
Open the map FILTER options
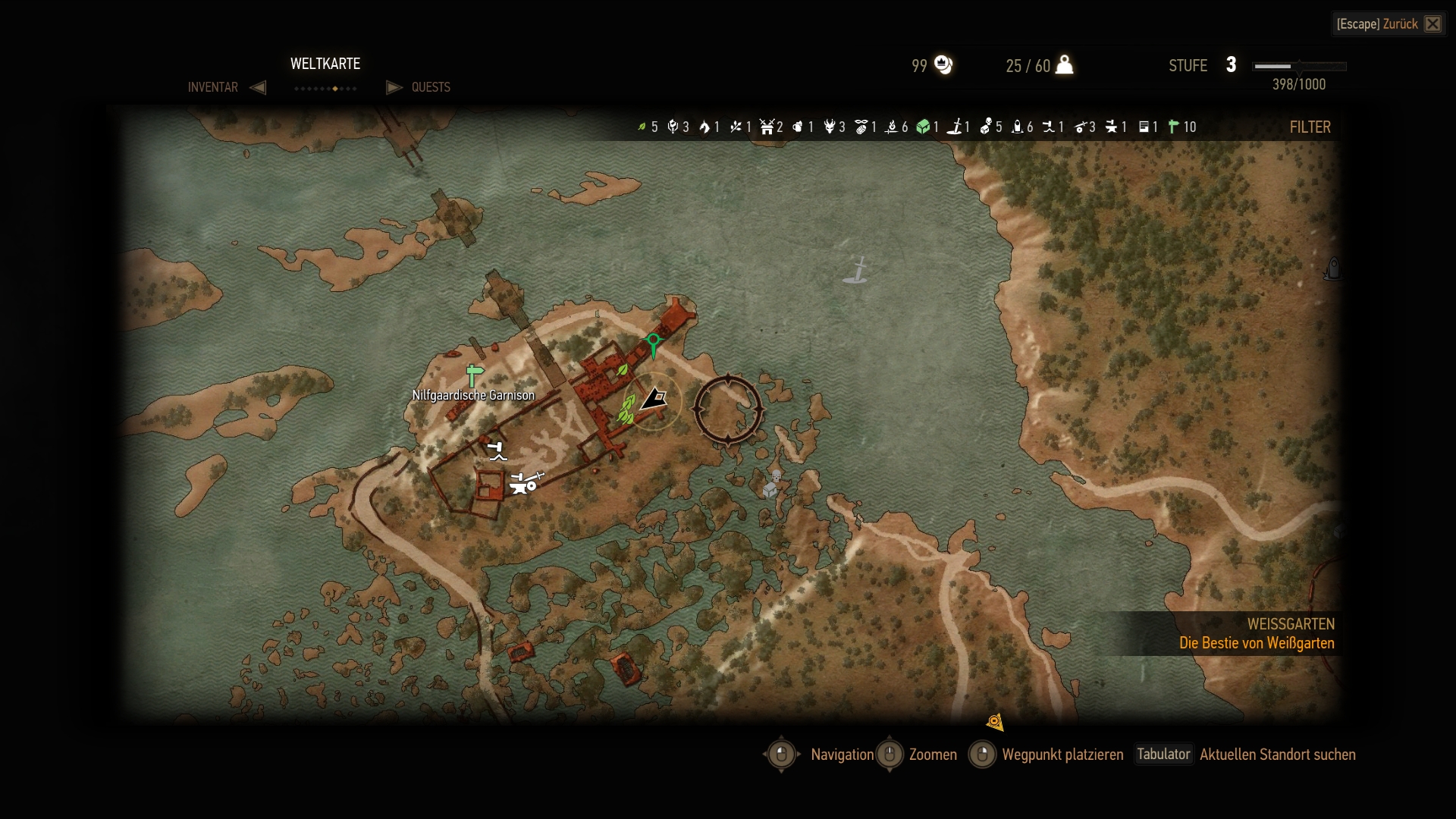[1310, 127]
